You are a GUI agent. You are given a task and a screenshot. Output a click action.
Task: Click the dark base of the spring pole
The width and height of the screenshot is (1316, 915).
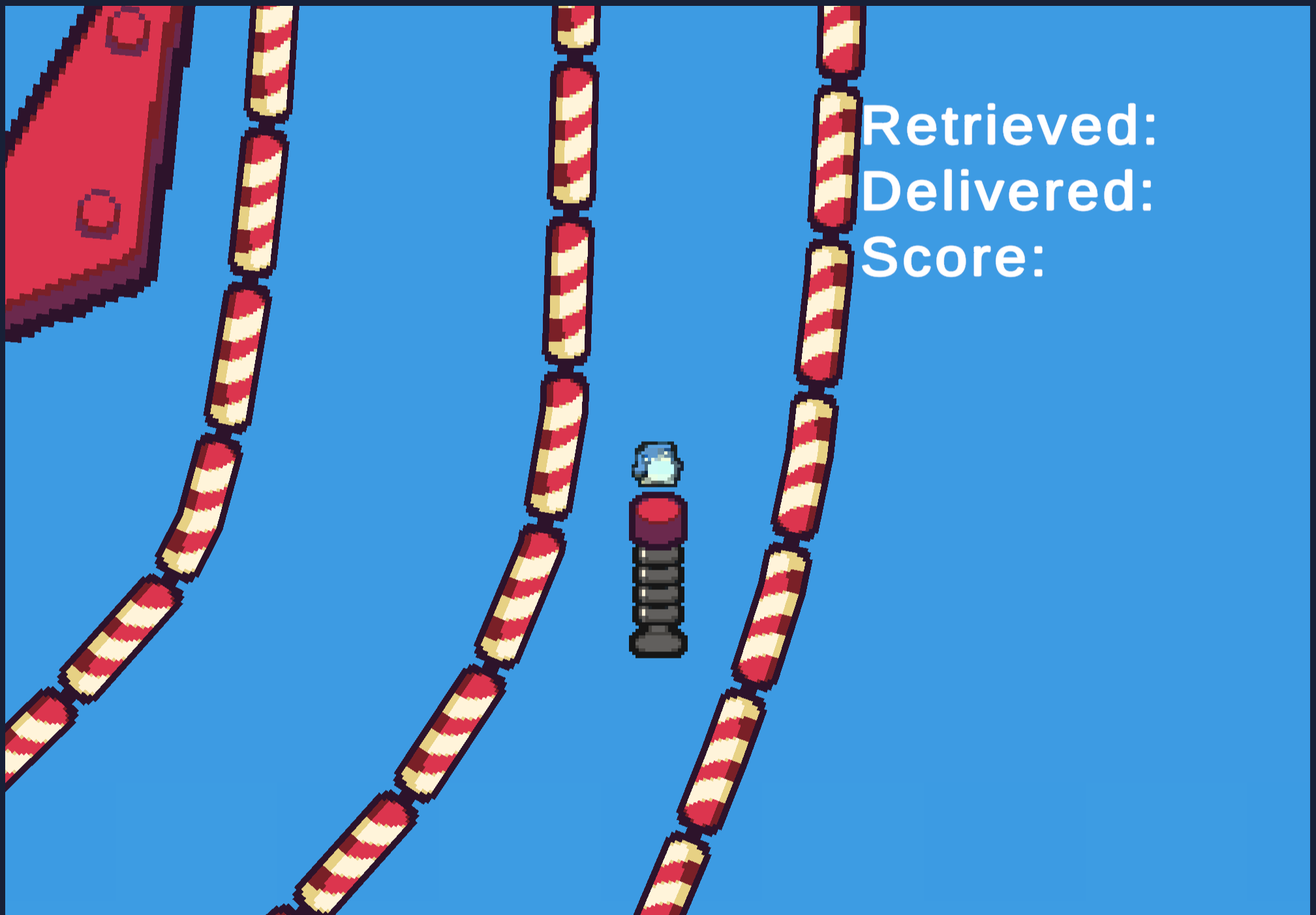657,643
